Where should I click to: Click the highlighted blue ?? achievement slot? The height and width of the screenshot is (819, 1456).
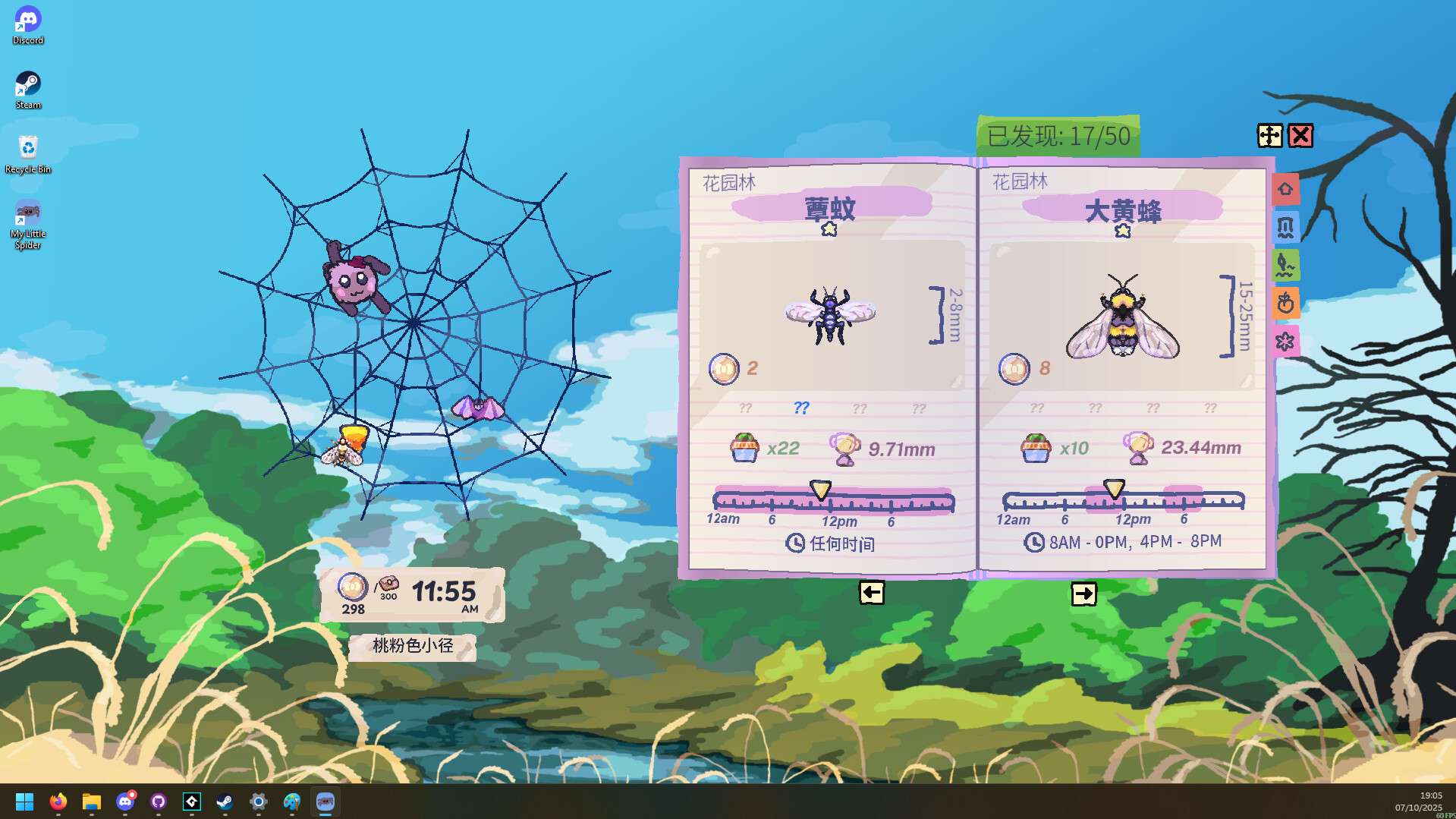[800, 408]
